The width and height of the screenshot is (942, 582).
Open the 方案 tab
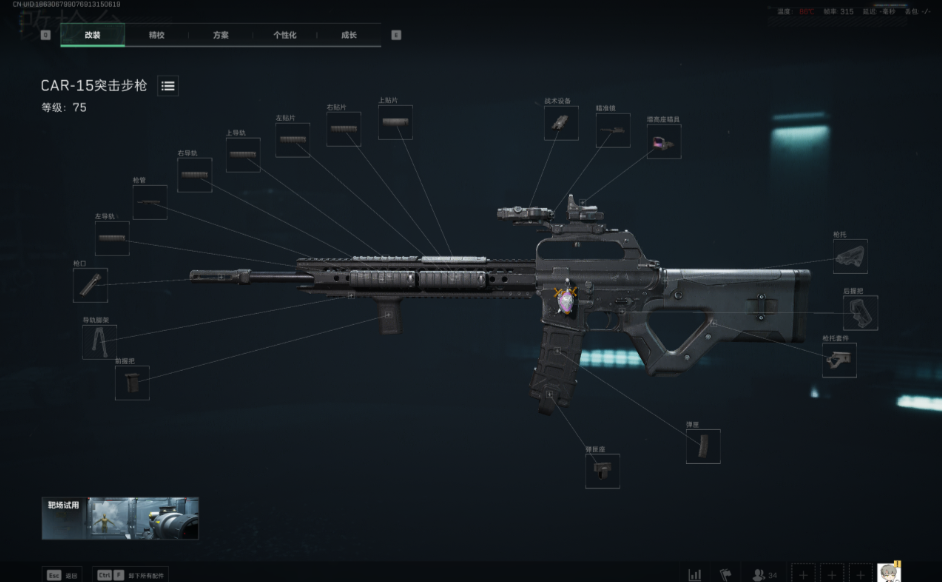pyautogui.click(x=221, y=35)
